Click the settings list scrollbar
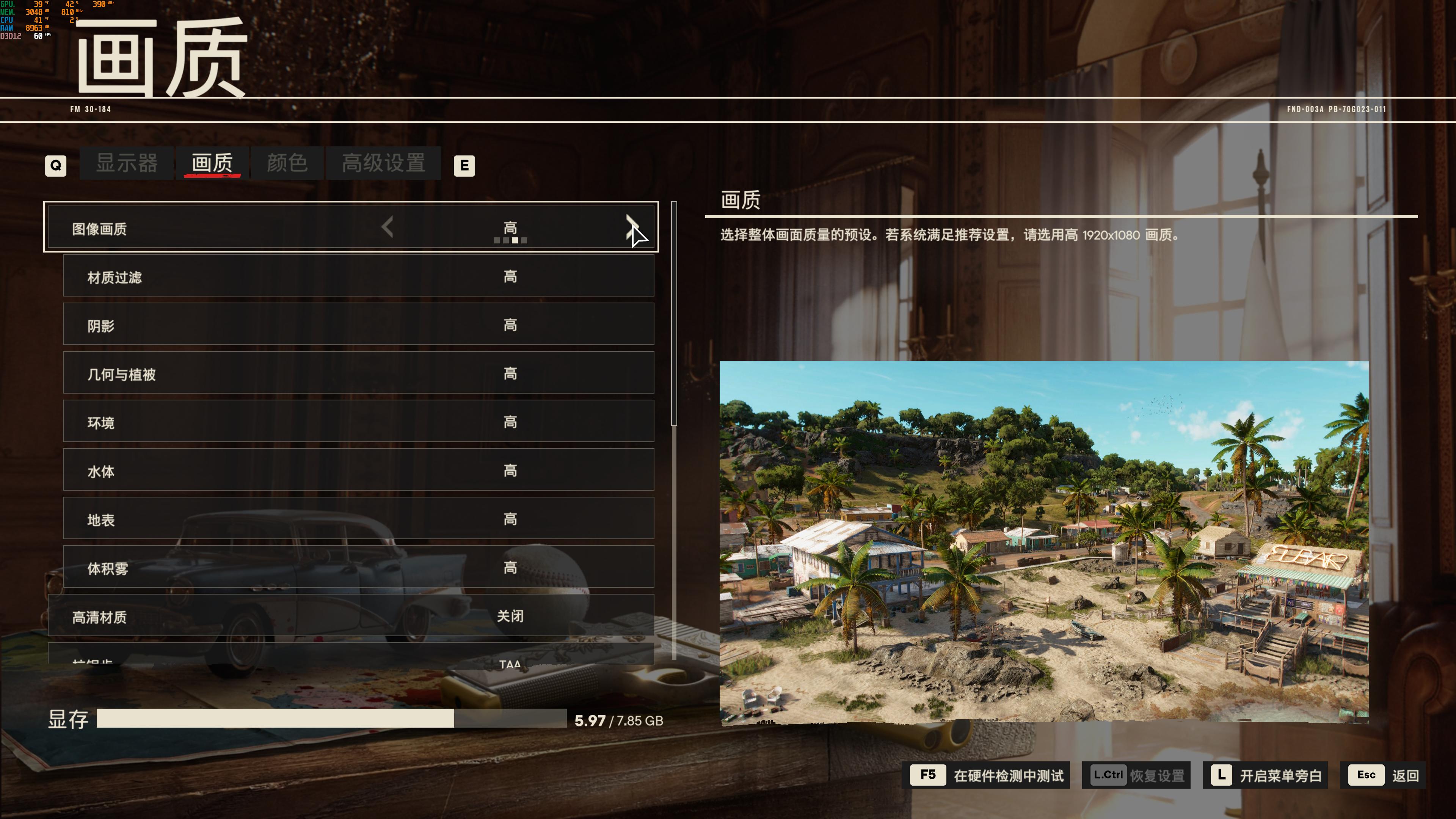This screenshot has width=1456, height=819. [674, 314]
